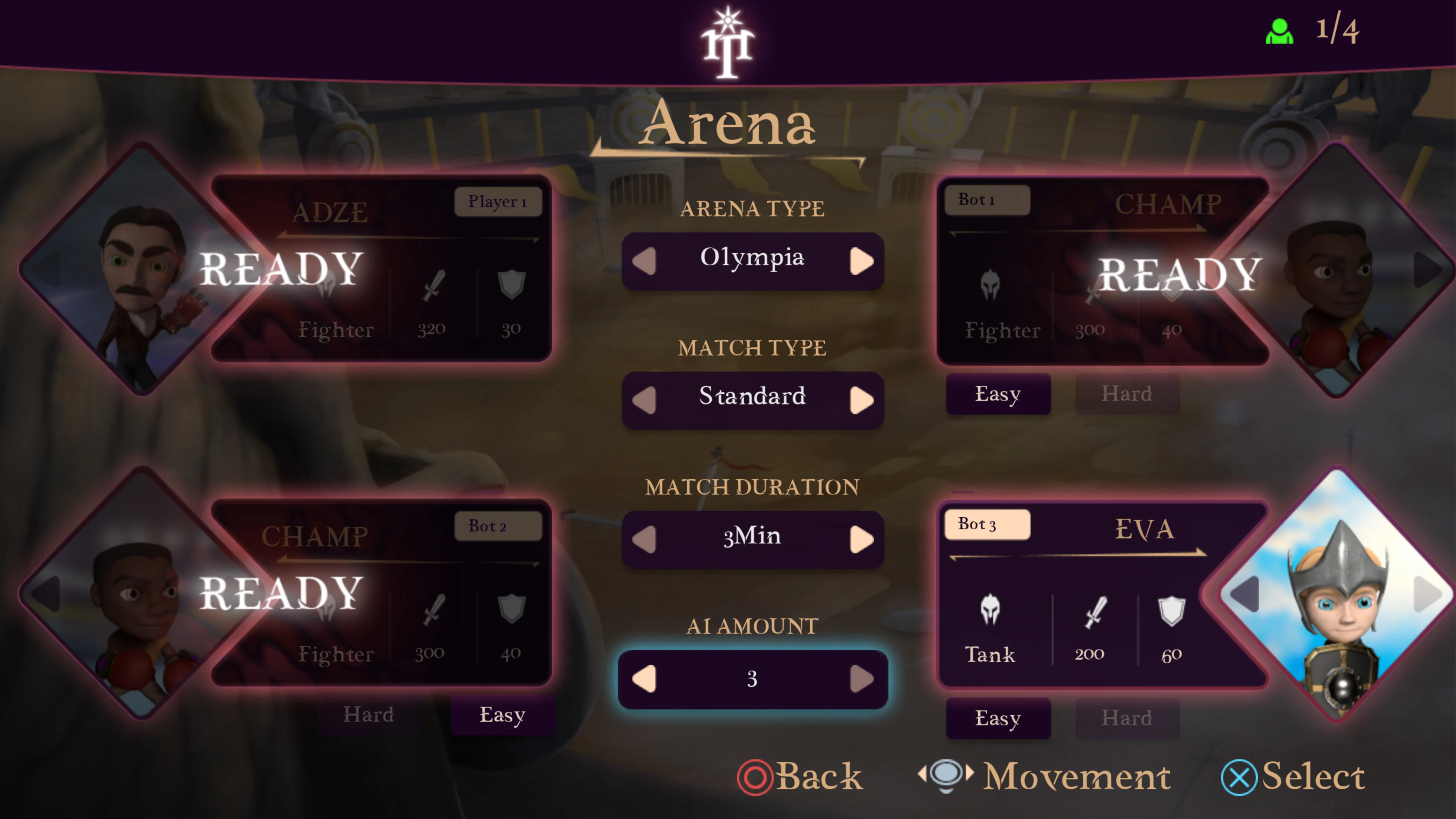Cycle Arena Type forward from Olympia
The height and width of the screenshot is (819, 1456).
pos(861,260)
